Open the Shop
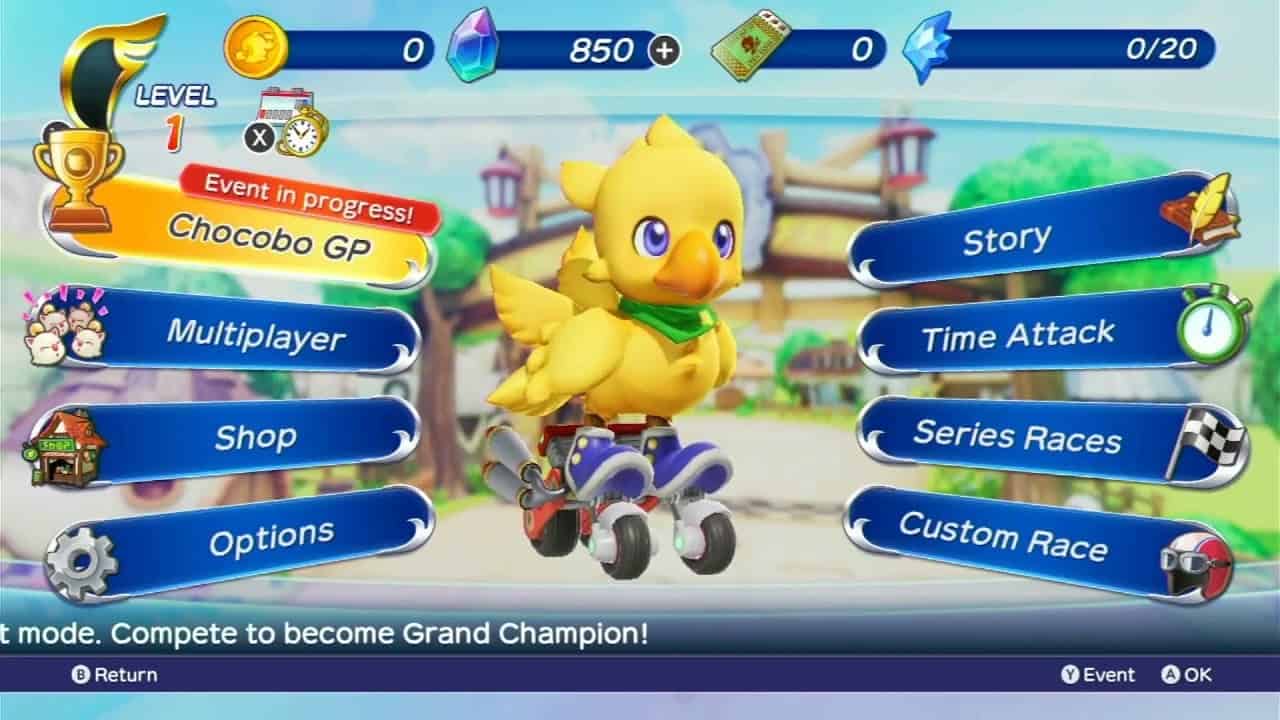 [x=255, y=437]
